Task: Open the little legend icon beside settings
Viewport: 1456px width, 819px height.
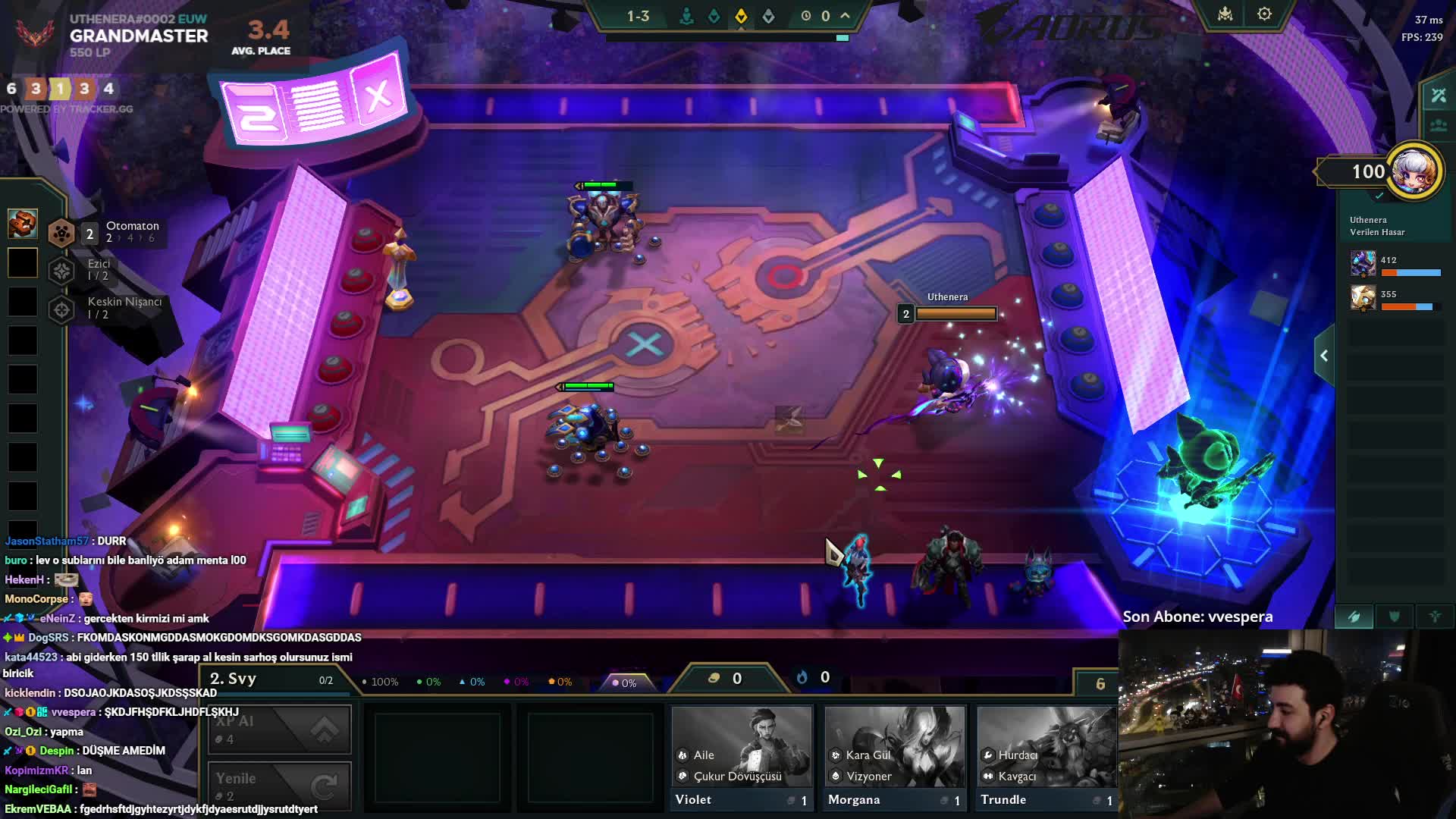Action: coord(1225,14)
